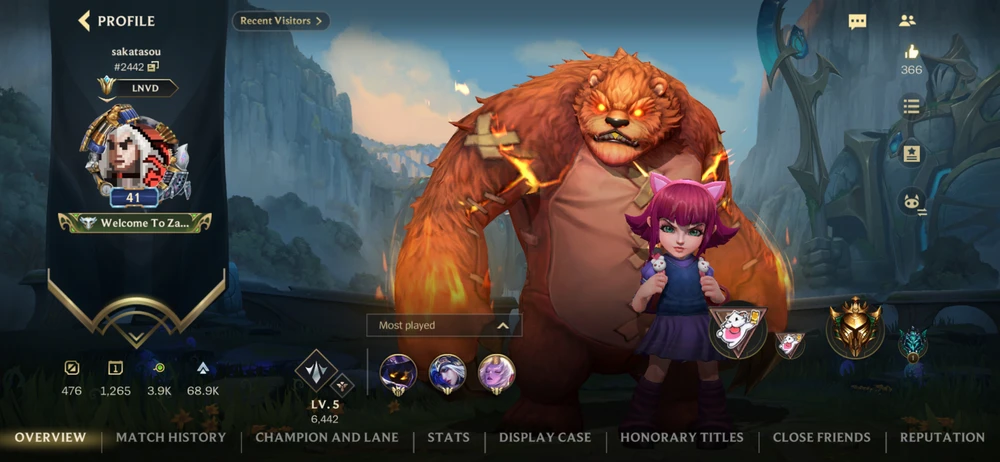Image resolution: width=1000 pixels, height=462 pixels.
Task: Open the Display Case tab
Action: click(x=545, y=437)
